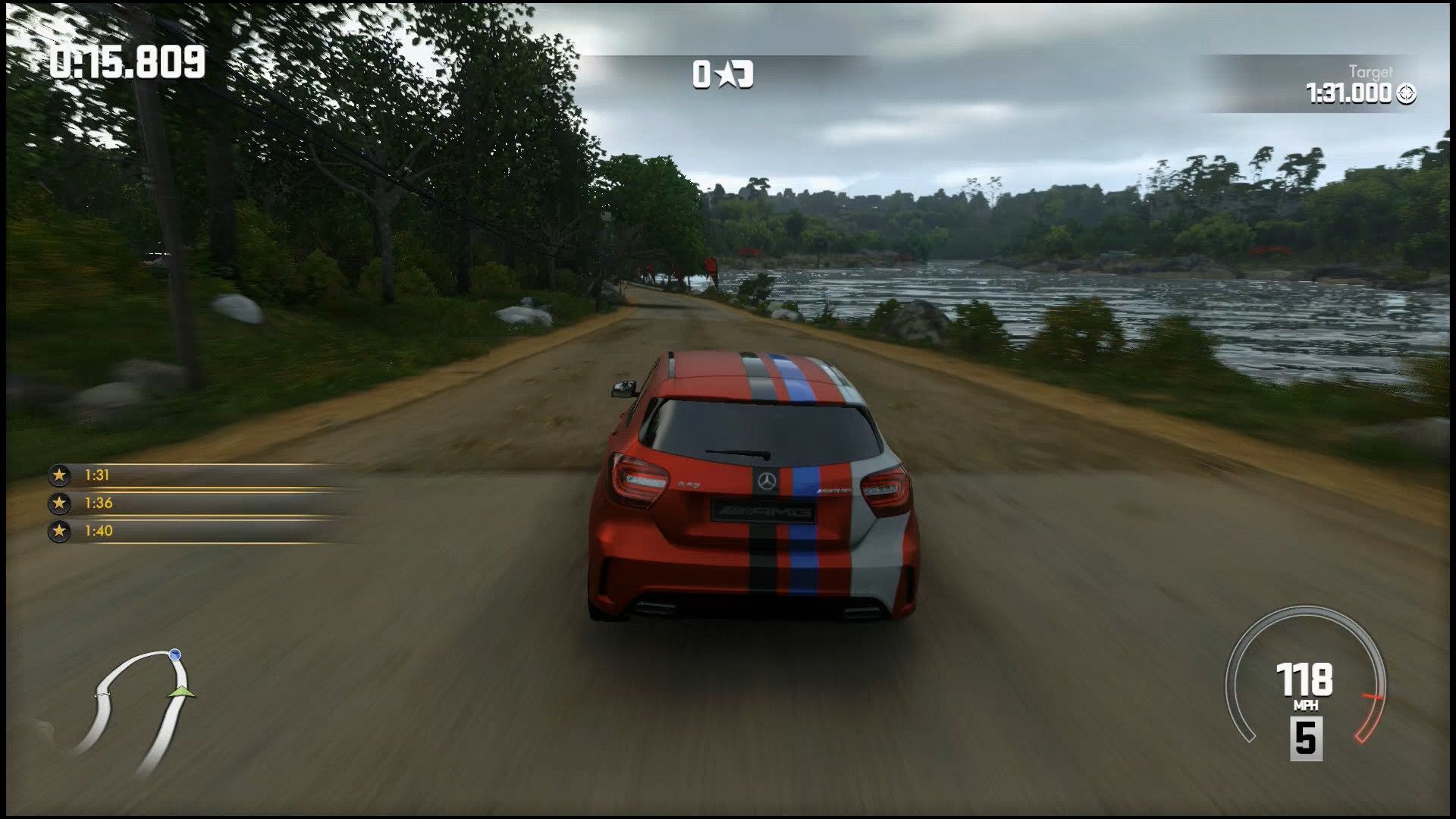Click the gold star beside the 1:36 time

pos(59,503)
